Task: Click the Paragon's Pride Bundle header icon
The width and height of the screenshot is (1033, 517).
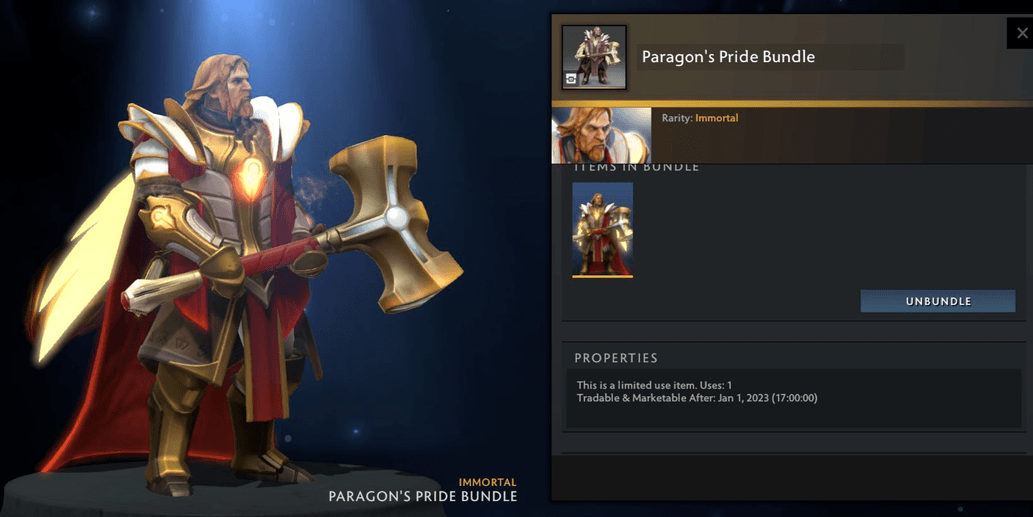Action: coord(594,58)
